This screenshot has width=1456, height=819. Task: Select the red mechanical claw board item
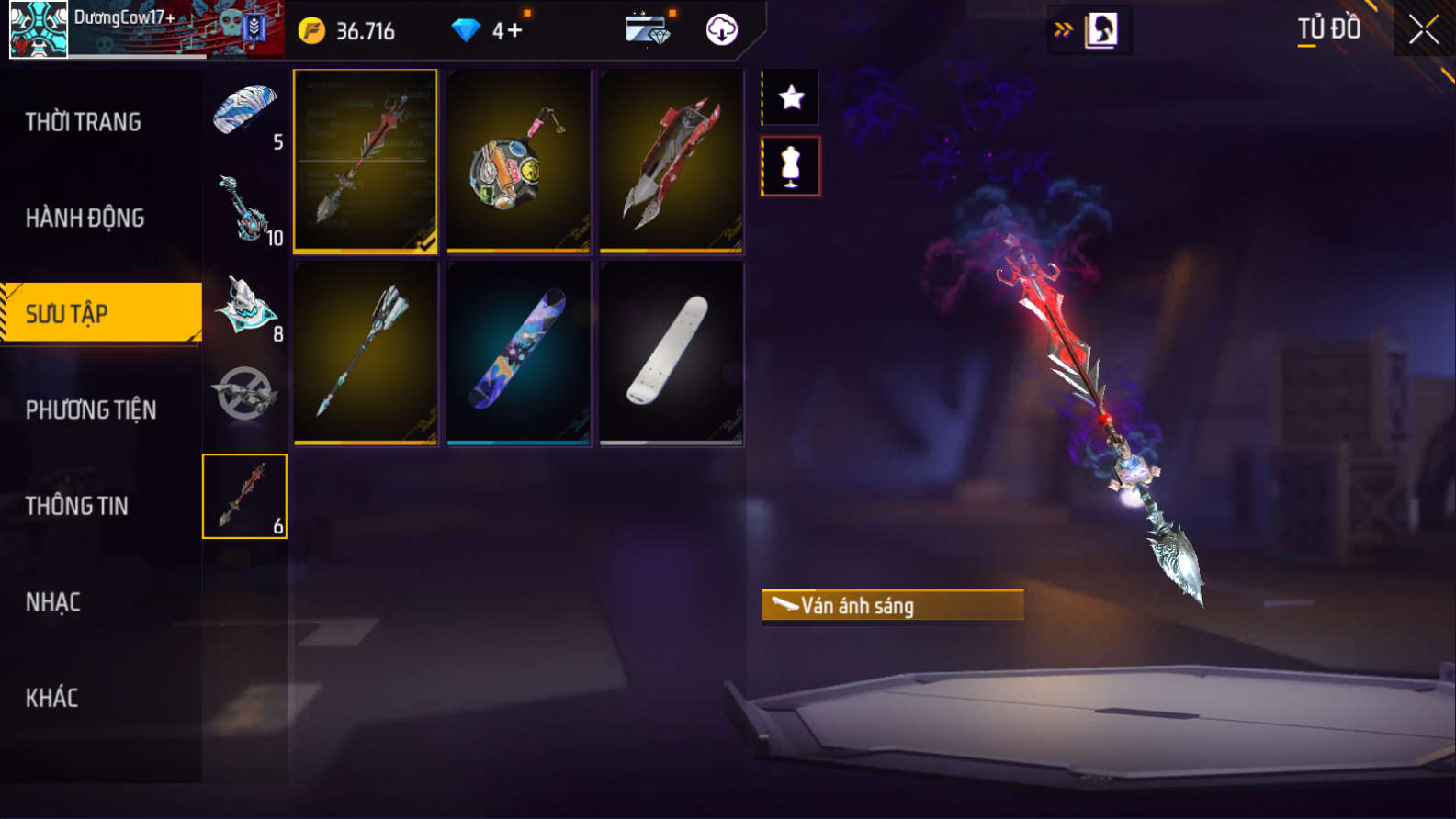tap(672, 161)
